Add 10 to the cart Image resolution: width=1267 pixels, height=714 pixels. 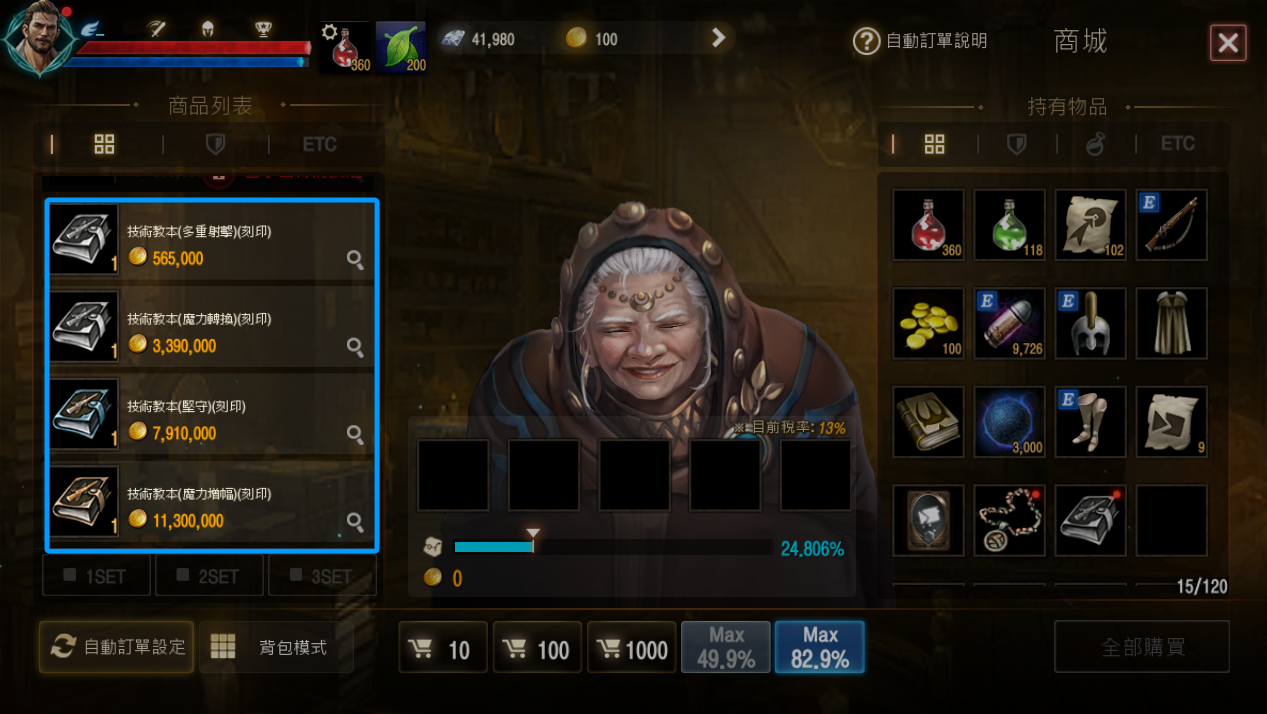coord(443,649)
